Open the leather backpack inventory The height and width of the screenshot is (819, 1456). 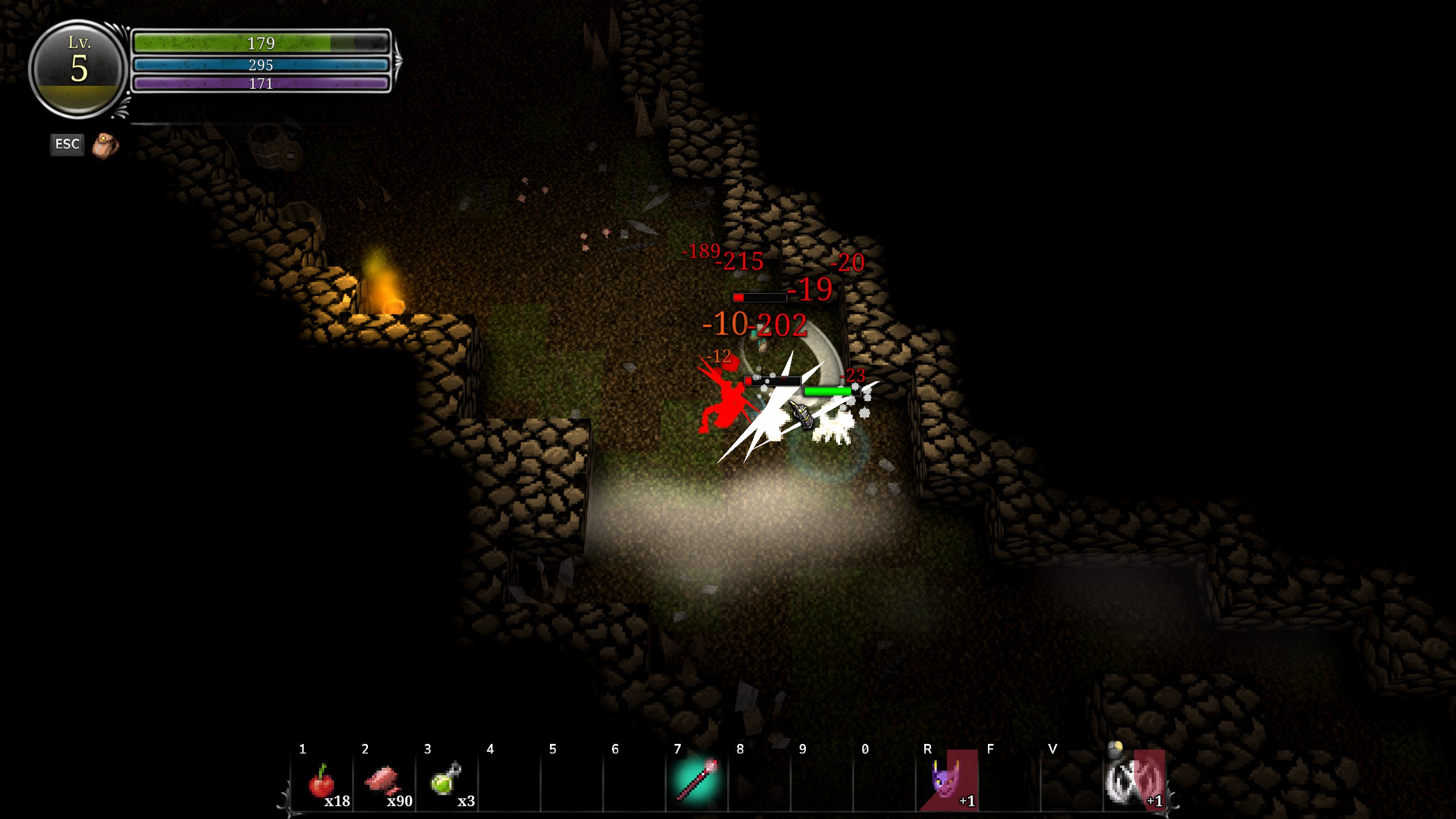tap(105, 146)
